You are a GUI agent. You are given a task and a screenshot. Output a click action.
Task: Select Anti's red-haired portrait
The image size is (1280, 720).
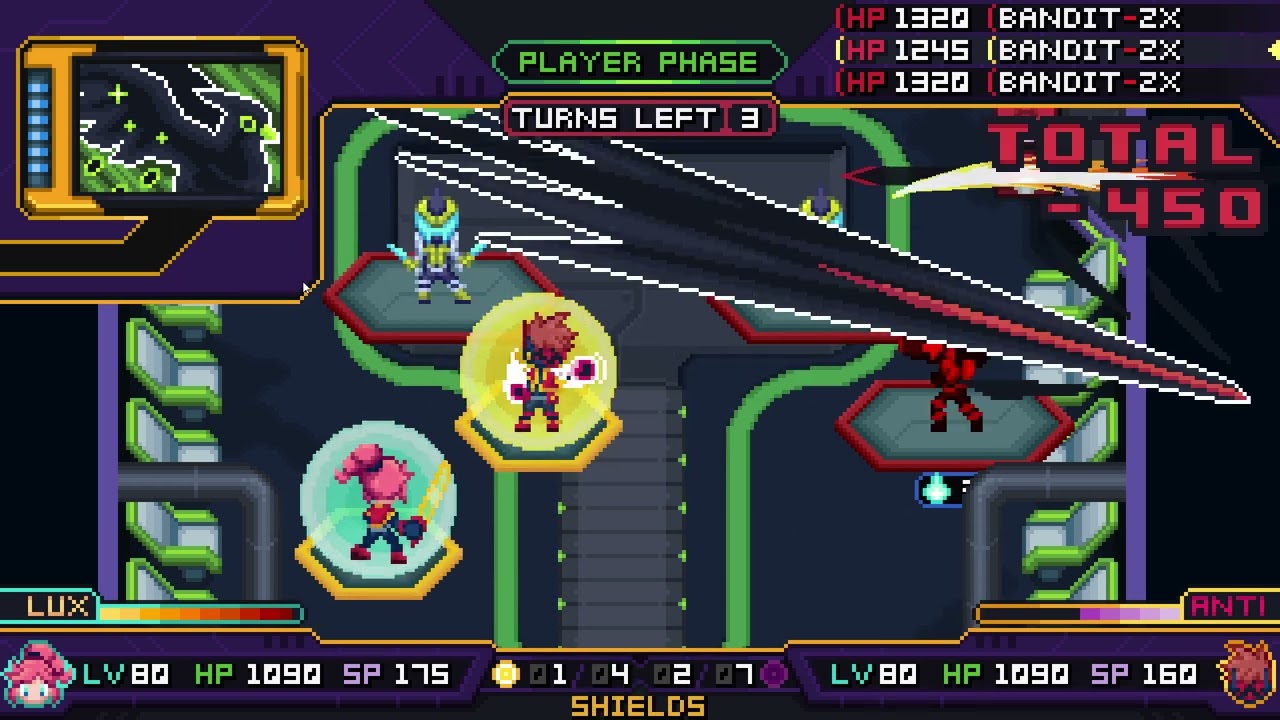tap(1246, 673)
